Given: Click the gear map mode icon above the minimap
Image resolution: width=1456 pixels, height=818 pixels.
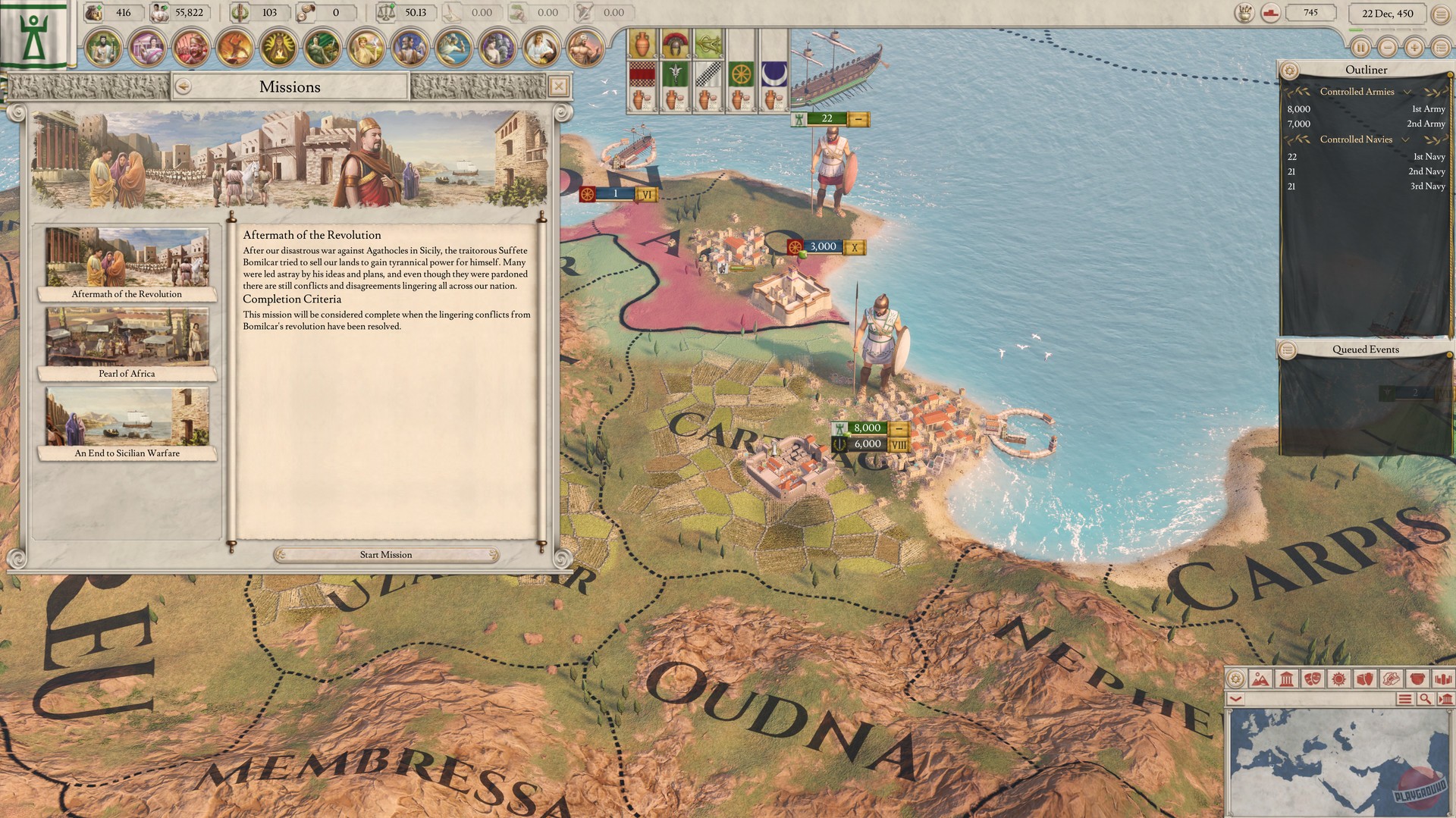Looking at the screenshot, I should 1235,680.
